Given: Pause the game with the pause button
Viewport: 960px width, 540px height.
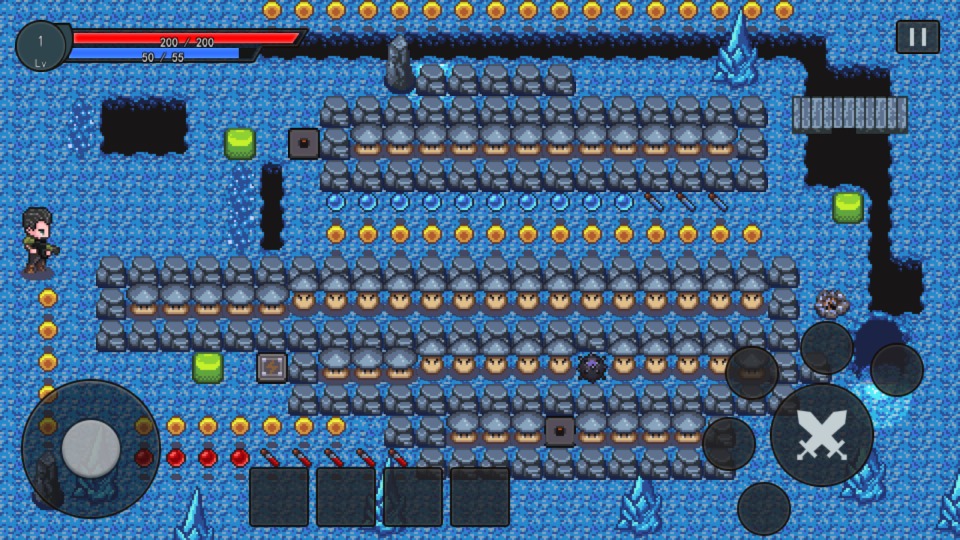Looking at the screenshot, I should coord(917,37).
